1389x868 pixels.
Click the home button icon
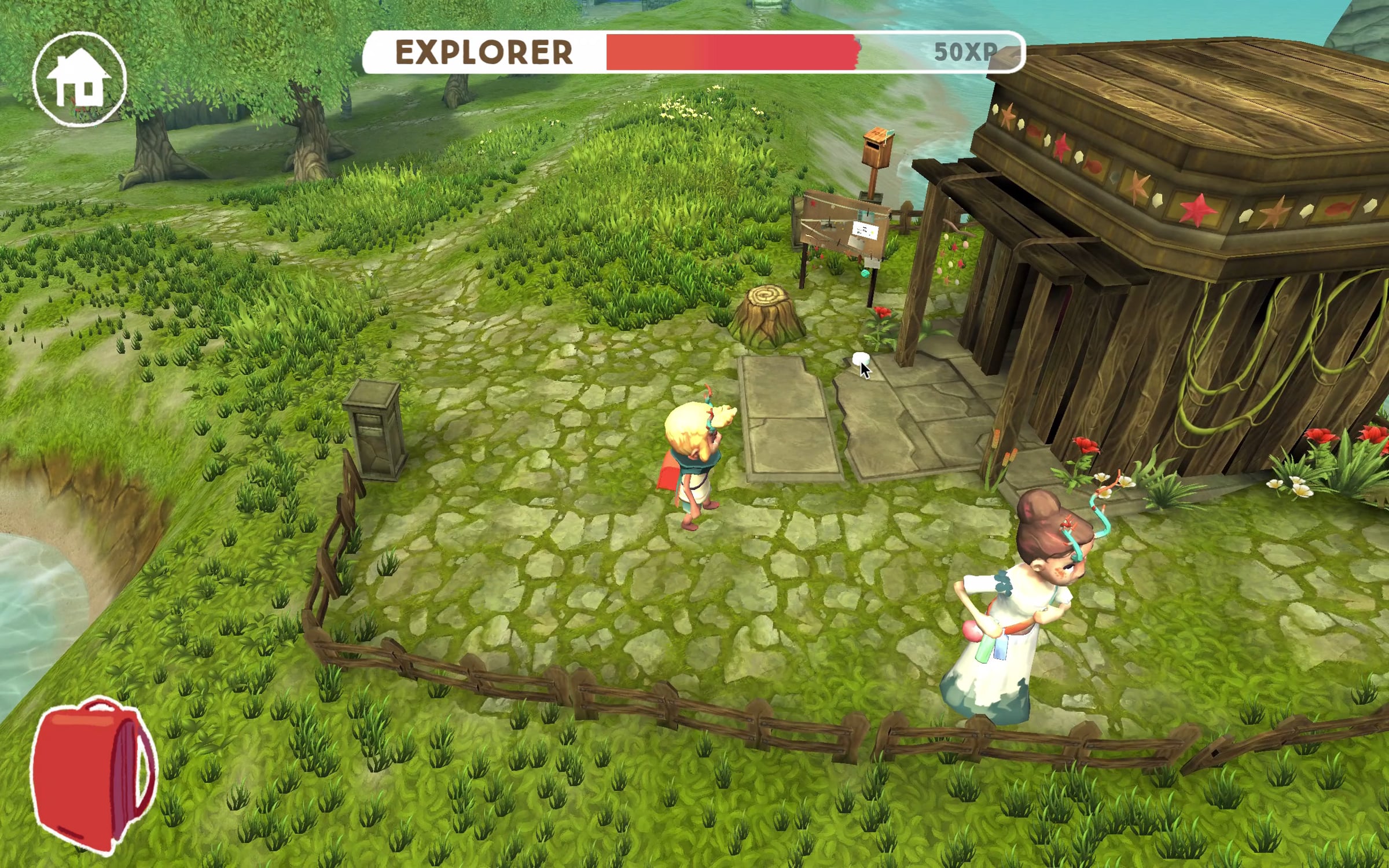(79, 79)
